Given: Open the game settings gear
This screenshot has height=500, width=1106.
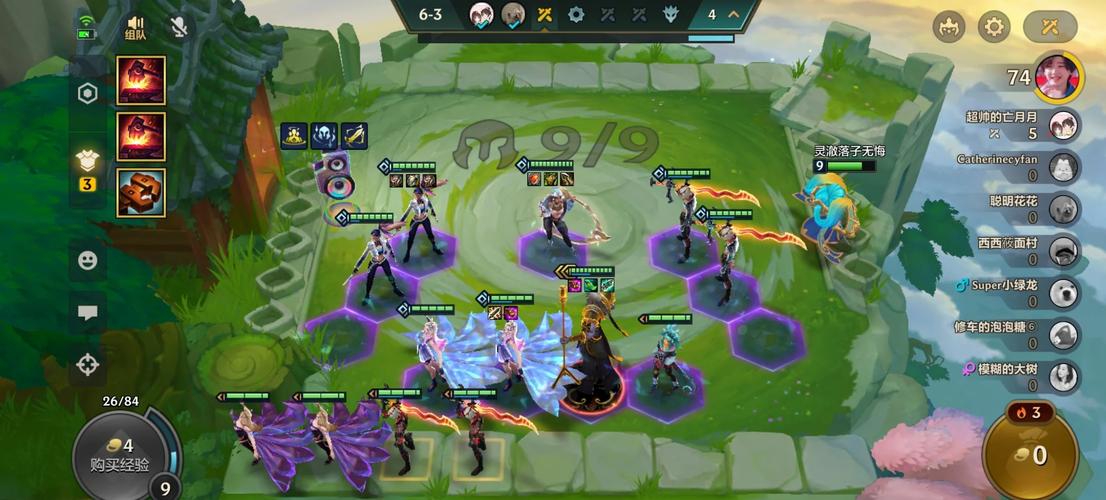Looking at the screenshot, I should (994, 27).
